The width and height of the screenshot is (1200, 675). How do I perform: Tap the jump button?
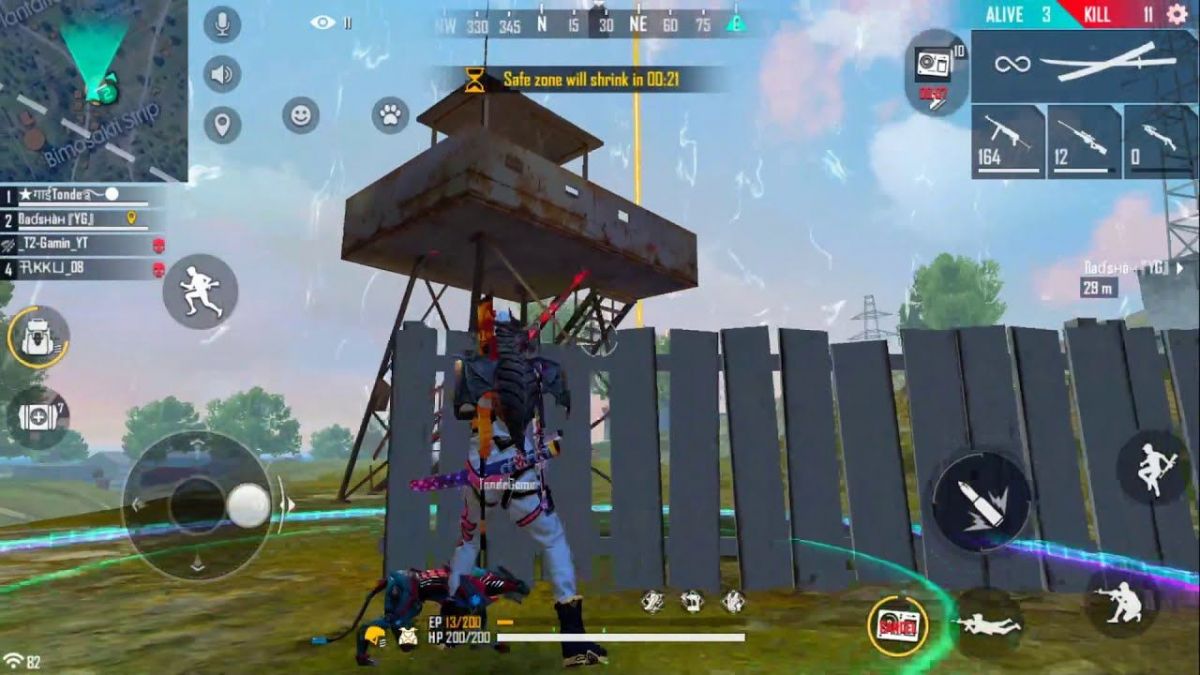(x=1153, y=467)
